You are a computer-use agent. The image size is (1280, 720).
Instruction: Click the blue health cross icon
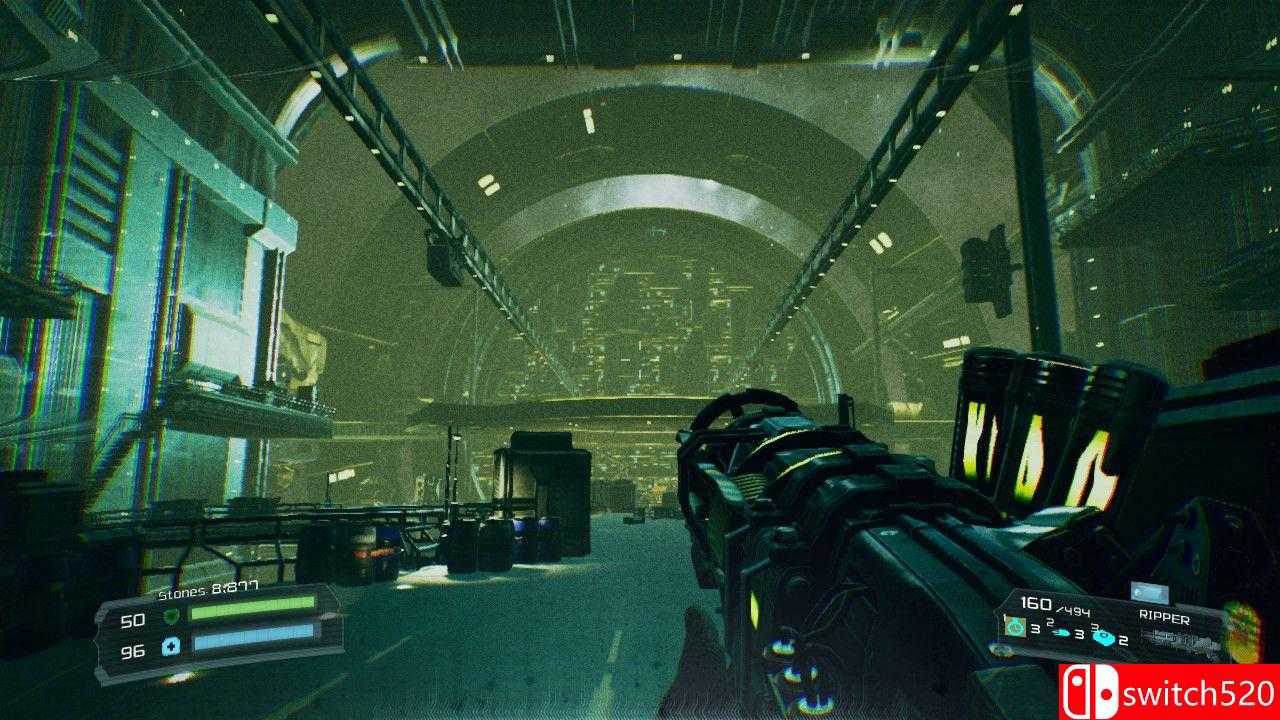click(171, 647)
